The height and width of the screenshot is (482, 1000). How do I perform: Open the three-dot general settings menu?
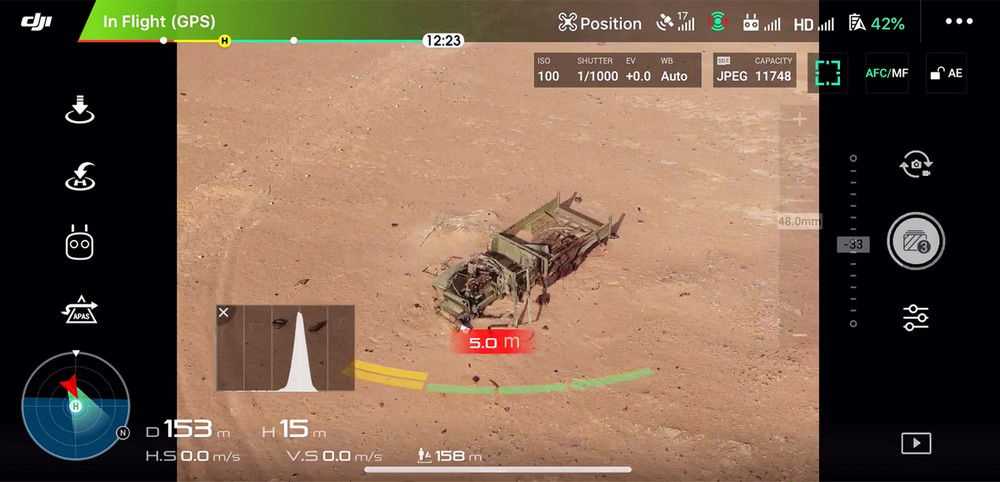click(x=958, y=22)
